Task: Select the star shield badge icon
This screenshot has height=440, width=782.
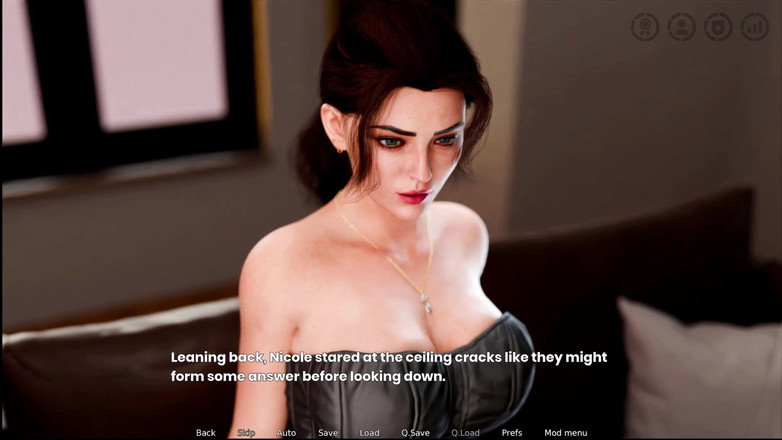Action: (718, 27)
